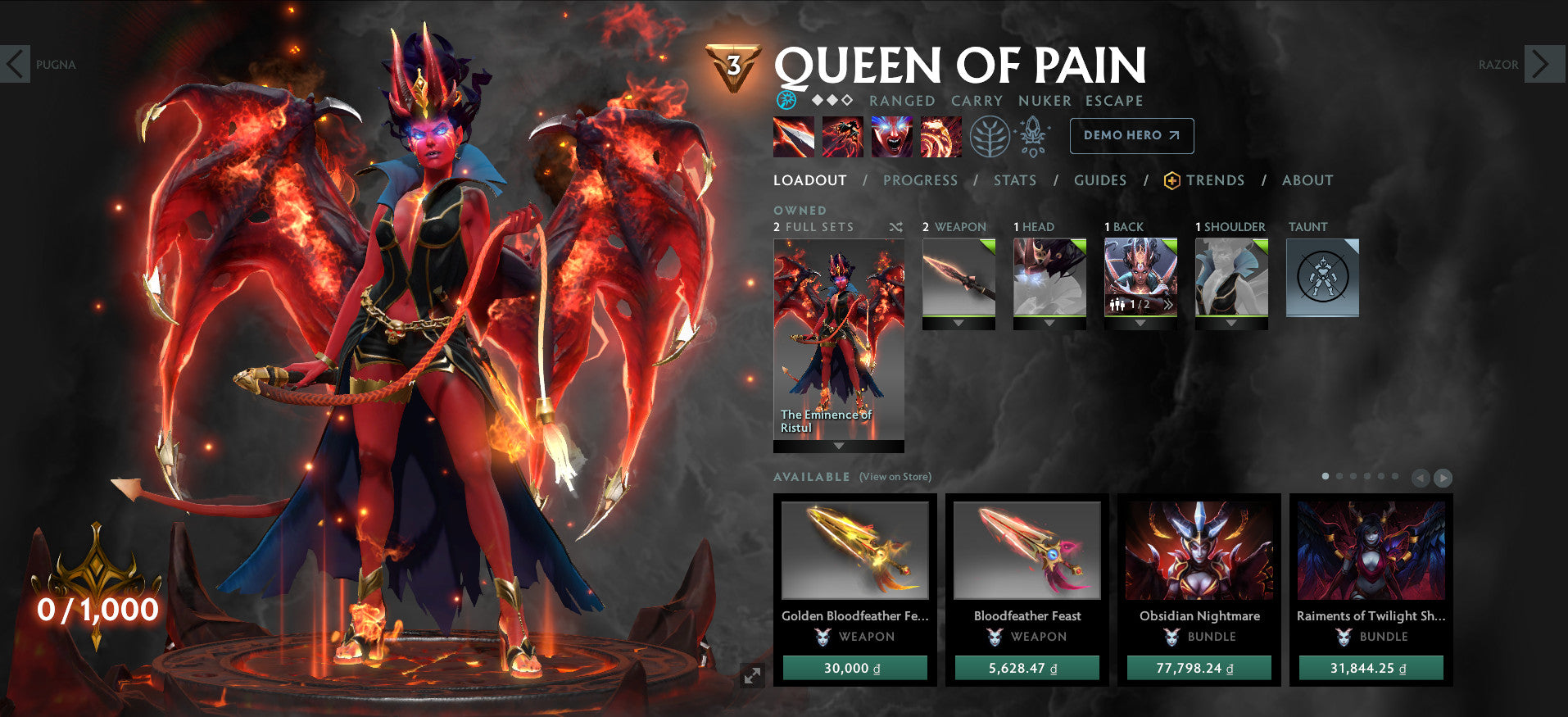Select the Shadow Strike ability icon
Screen dimensions: 1568x717
click(x=793, y=136)
